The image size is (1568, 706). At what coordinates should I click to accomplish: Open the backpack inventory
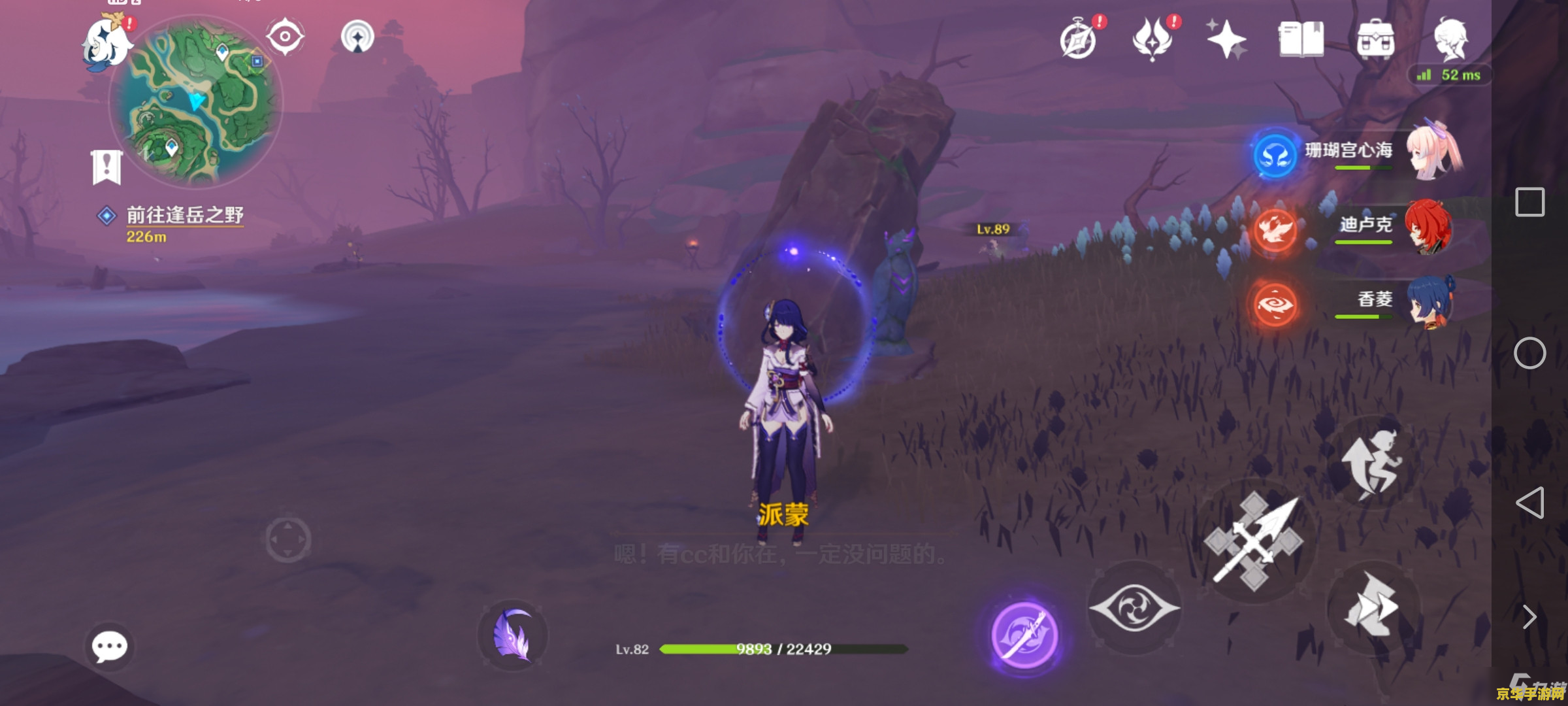pyautogui.click(x=1375, y=41)
